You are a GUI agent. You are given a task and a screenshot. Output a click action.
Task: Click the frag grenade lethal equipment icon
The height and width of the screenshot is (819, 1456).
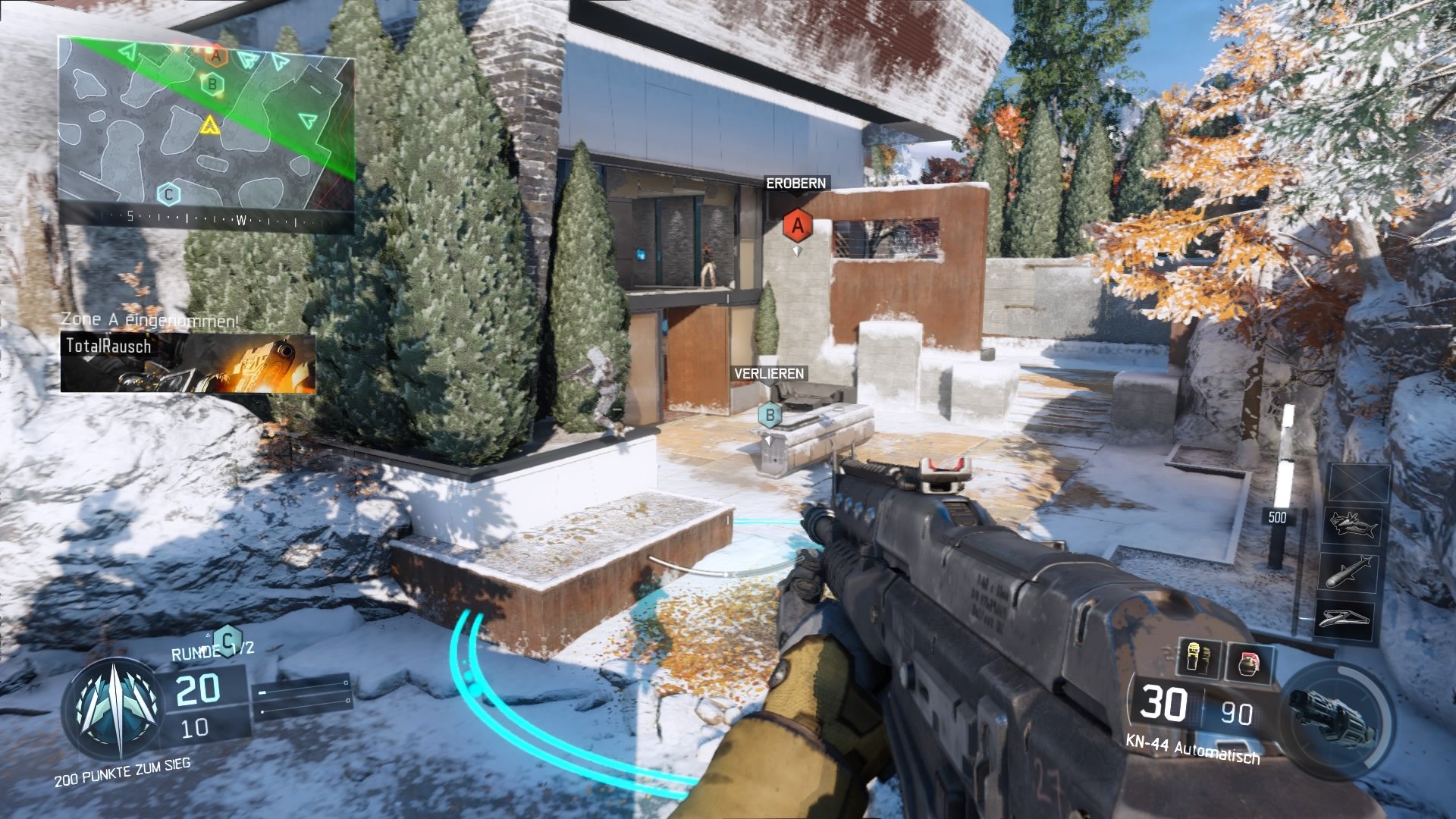(x=1250, y=664)
